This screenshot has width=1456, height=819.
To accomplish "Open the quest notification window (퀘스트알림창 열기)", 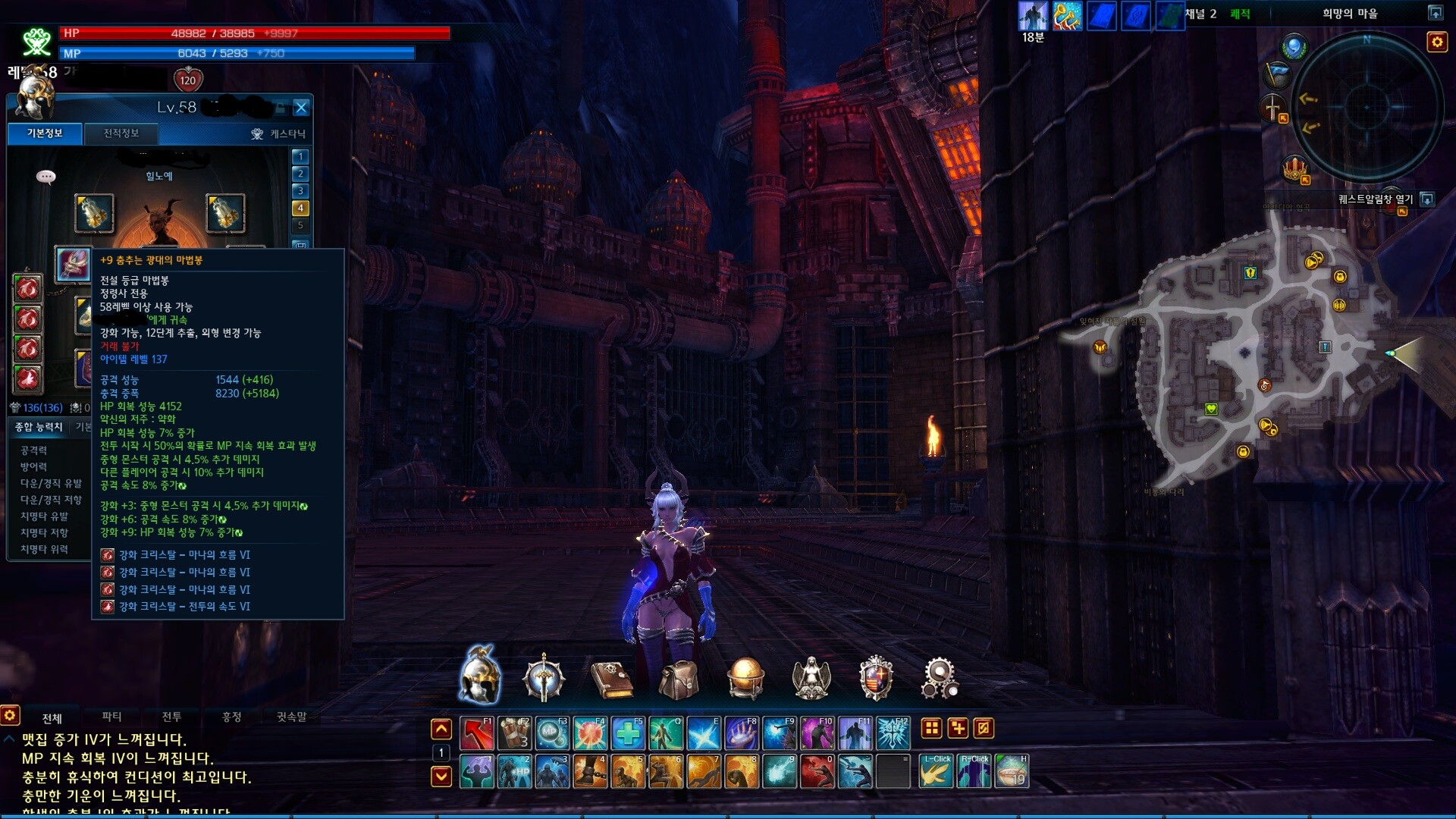I will pos(1376,199).
